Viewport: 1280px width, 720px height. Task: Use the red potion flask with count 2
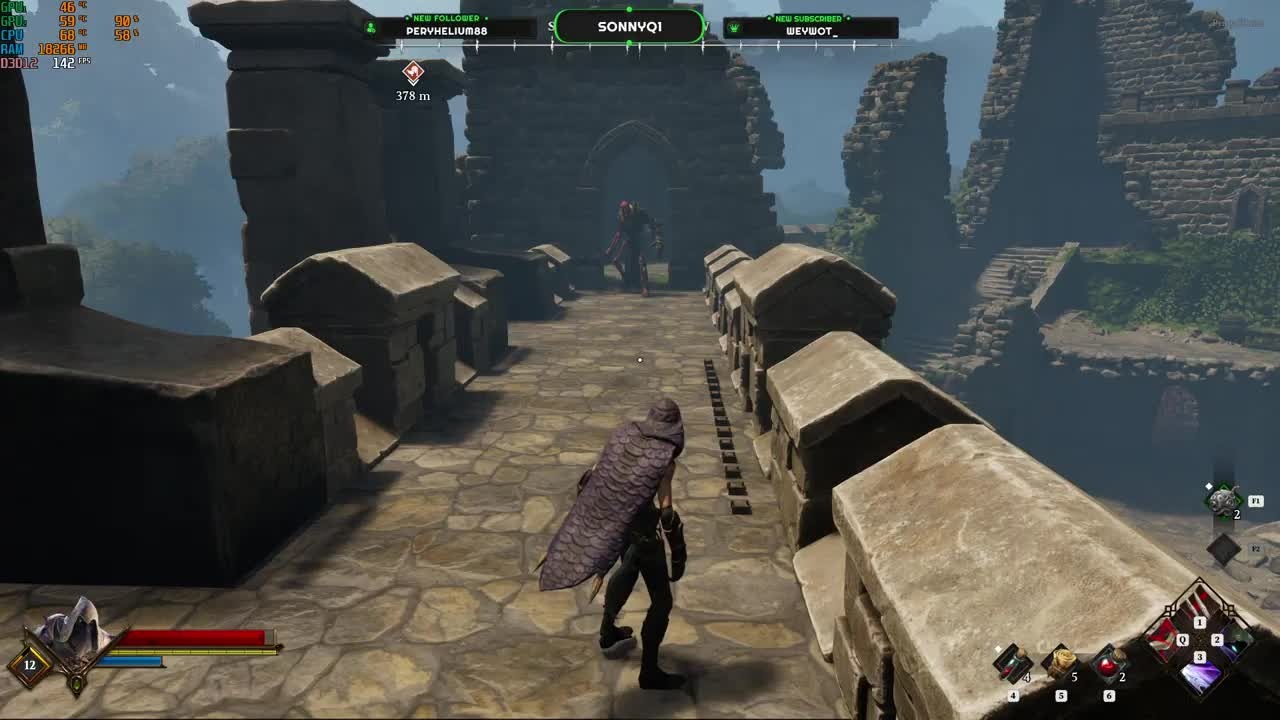coord(1107,664)
